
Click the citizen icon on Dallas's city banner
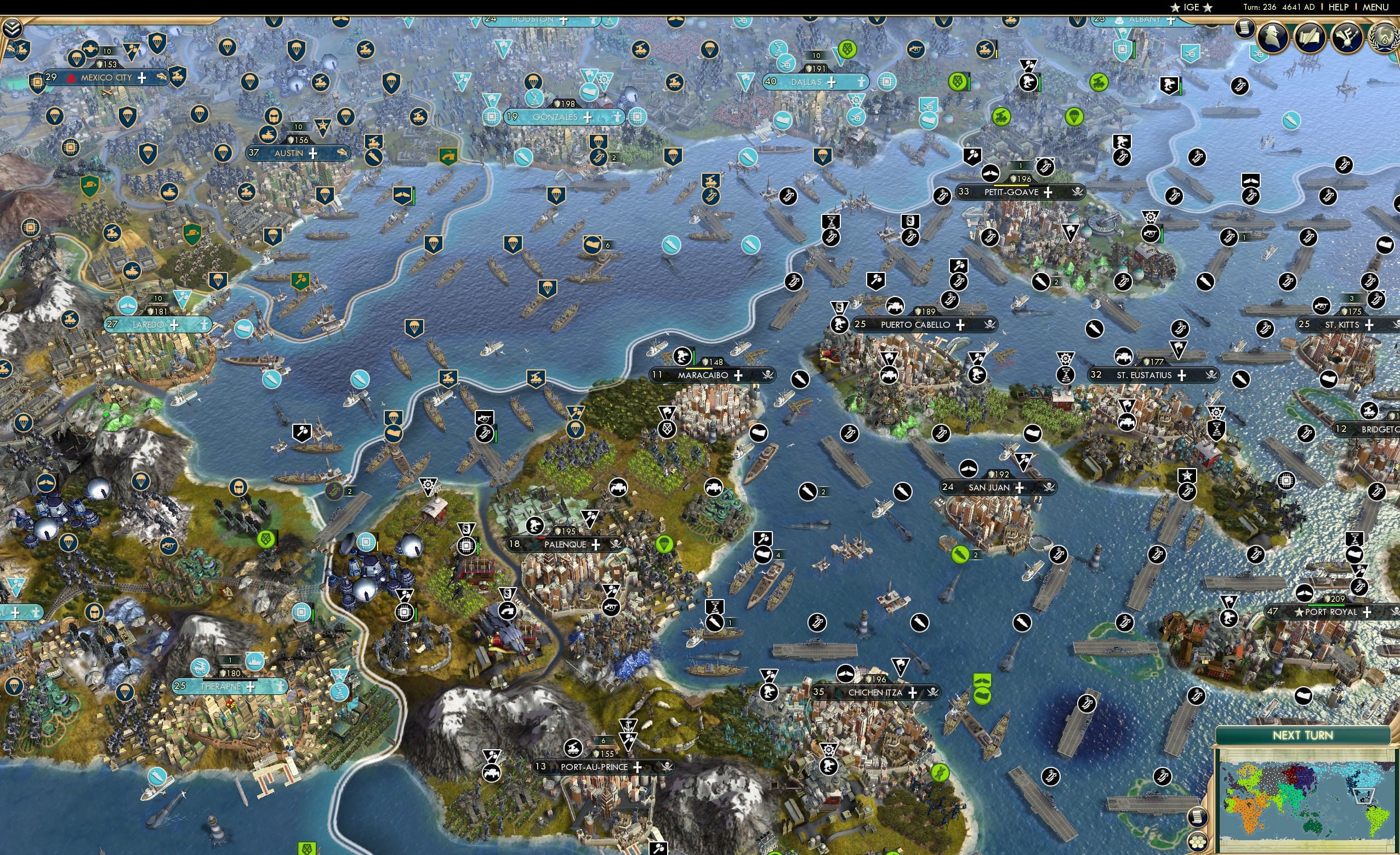pyautogui.click(x=862, y=83)
